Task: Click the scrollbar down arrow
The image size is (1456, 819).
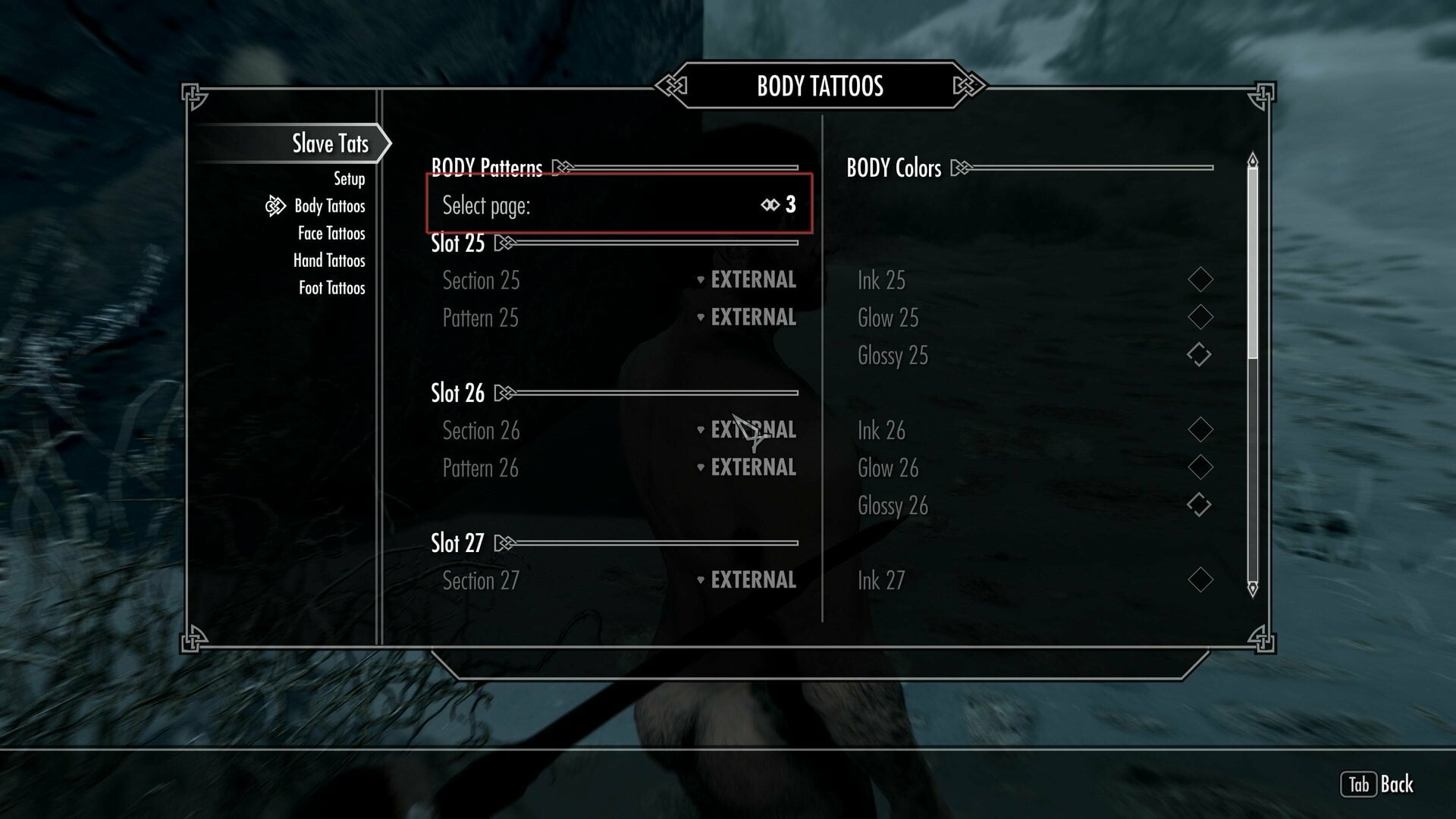Action: (x=1252, y=588)
